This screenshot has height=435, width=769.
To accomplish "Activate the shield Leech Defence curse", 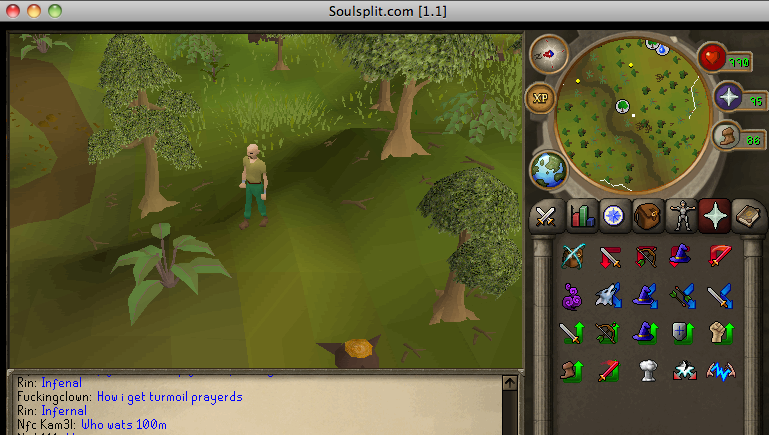I will coord(682,332).
